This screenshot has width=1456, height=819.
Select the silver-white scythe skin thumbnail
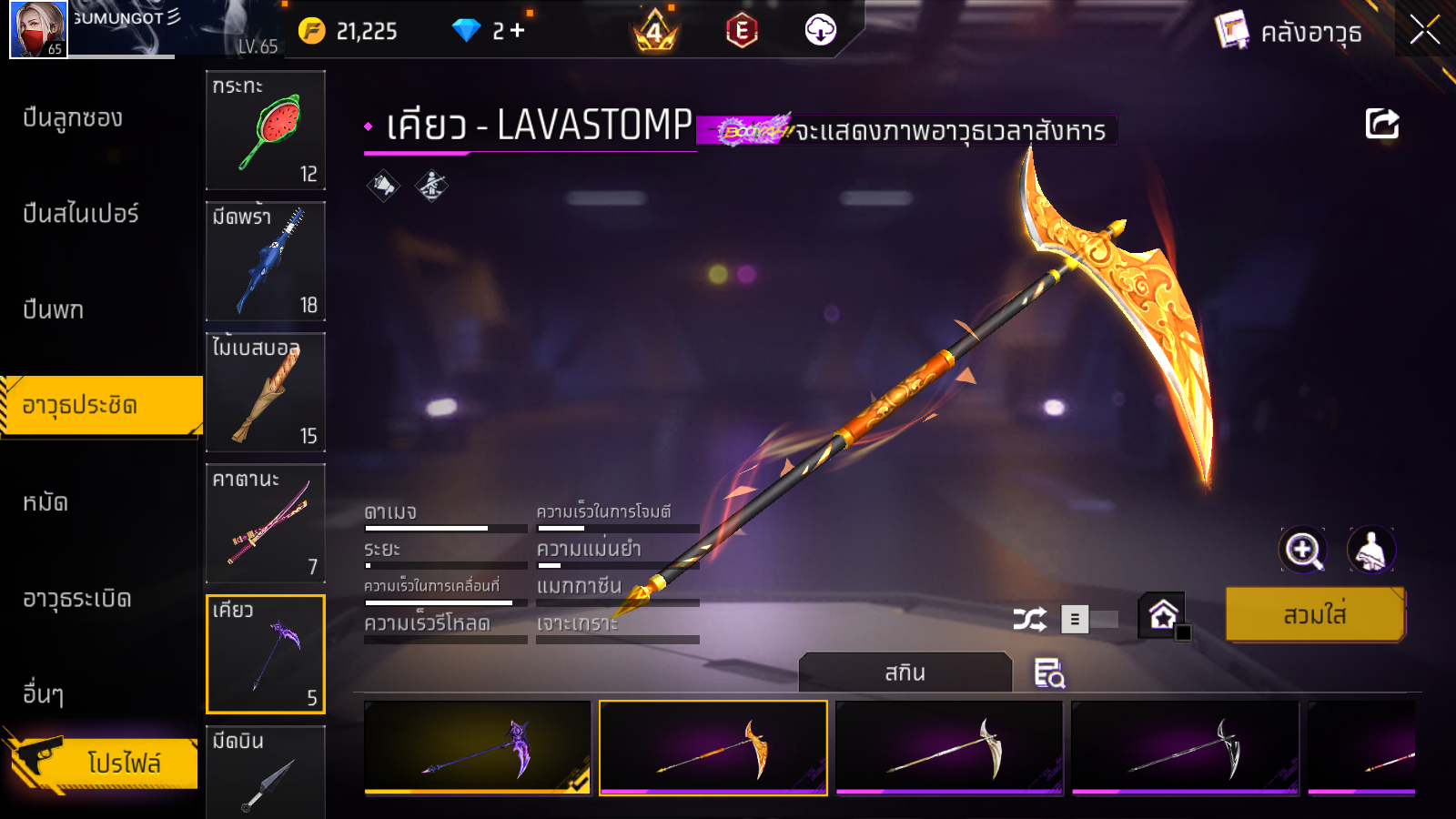[x=949, y=748]
